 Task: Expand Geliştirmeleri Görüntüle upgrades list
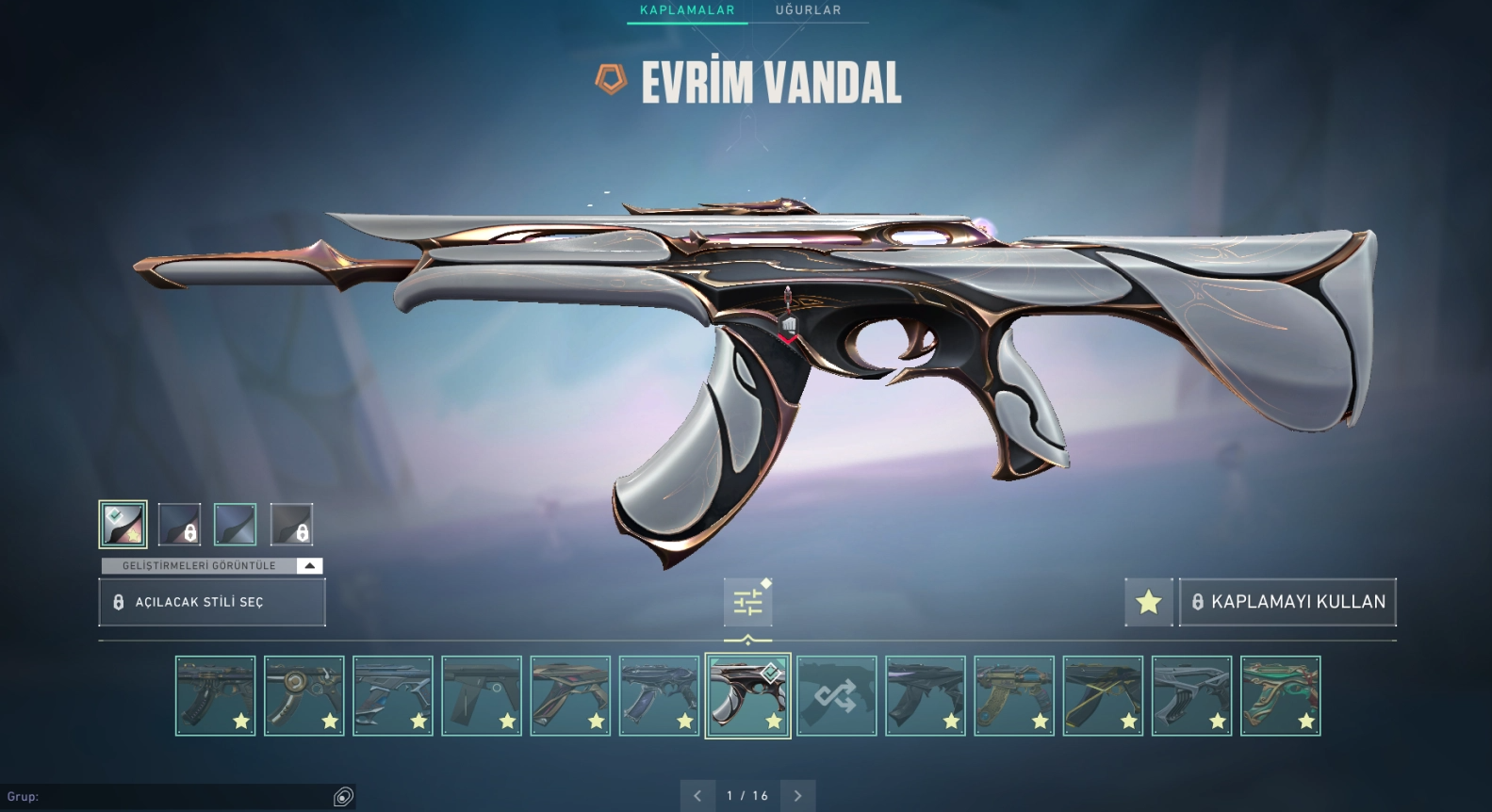pos(309,566)
